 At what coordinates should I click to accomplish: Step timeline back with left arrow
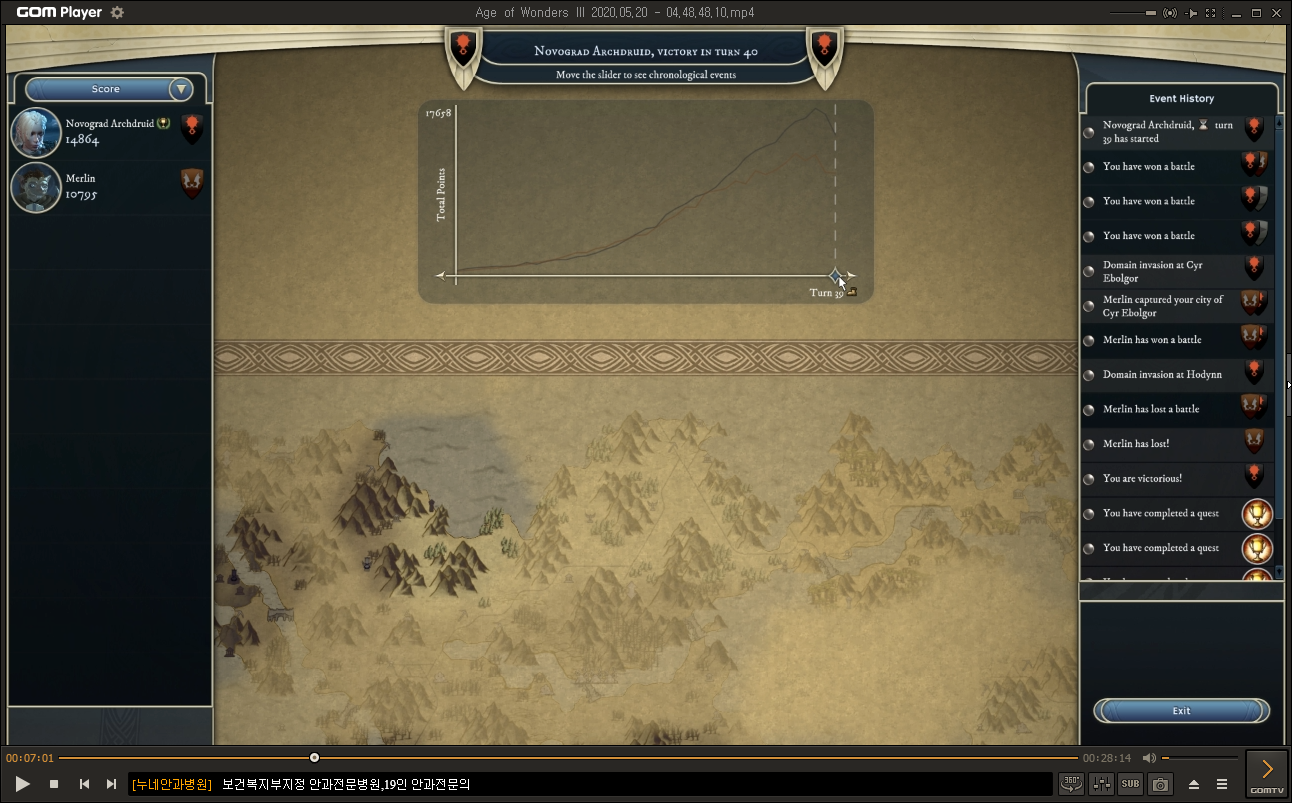point(440,275)
